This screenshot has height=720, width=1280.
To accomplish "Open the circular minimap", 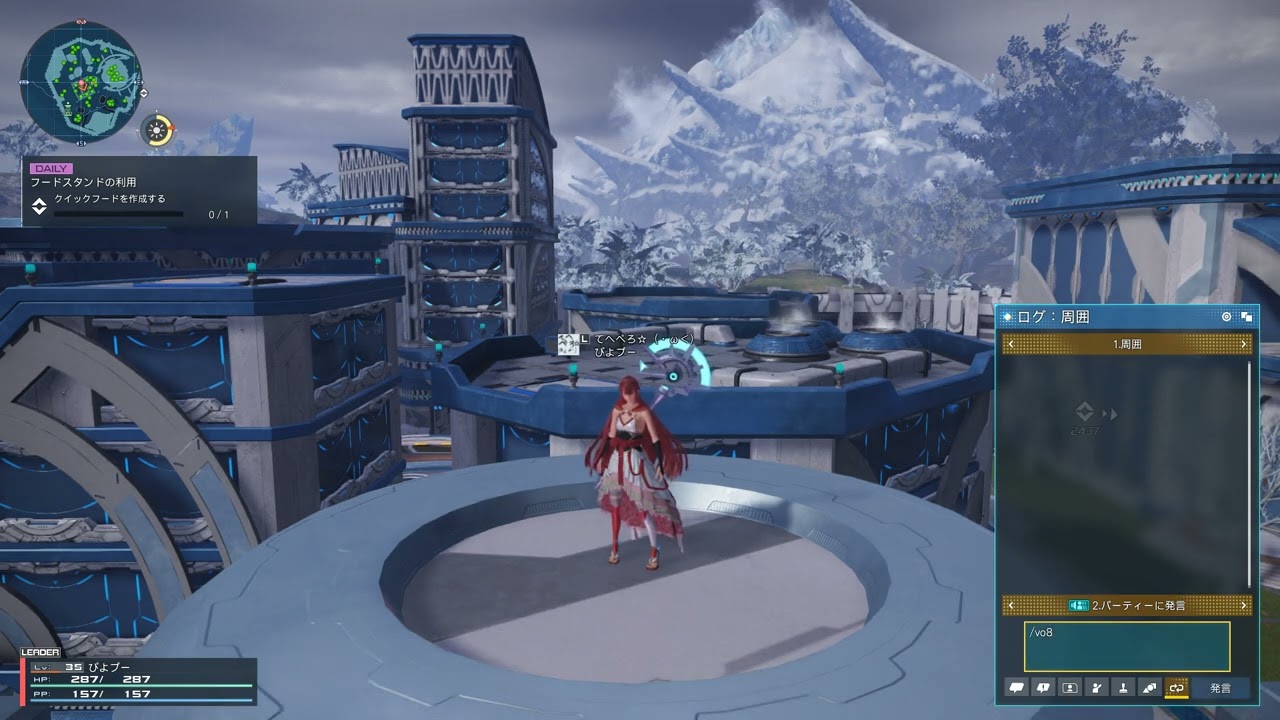I will [81, 81].
